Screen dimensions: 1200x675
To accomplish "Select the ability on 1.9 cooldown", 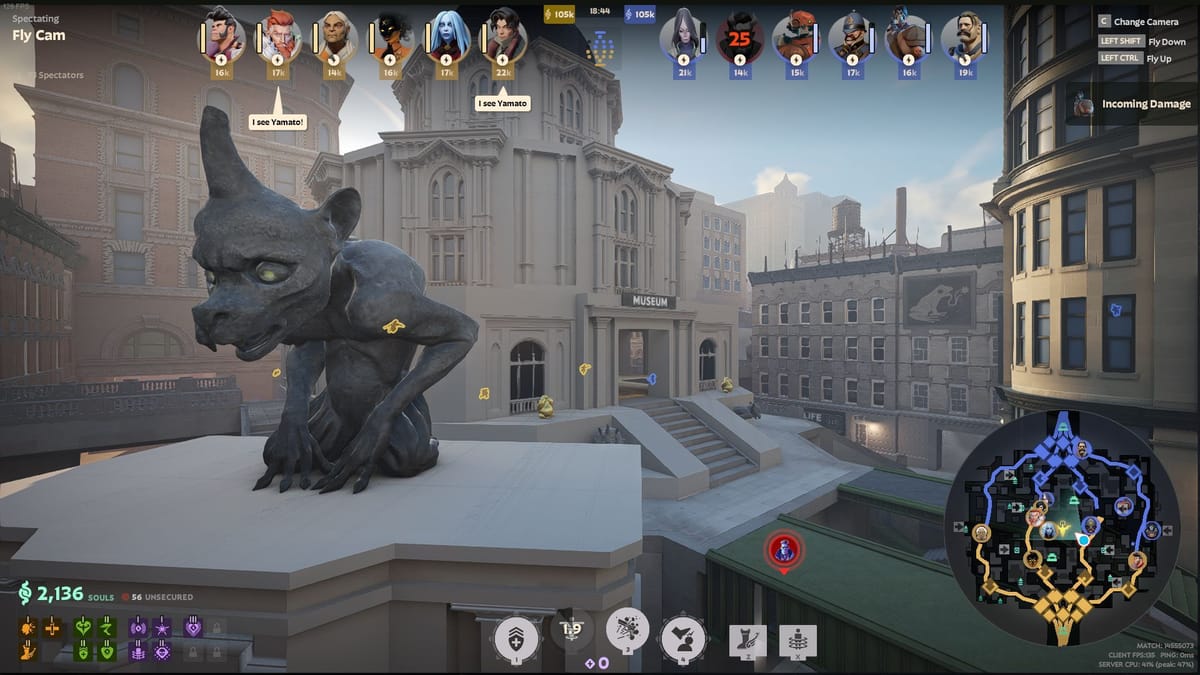I will coord(572,630).
